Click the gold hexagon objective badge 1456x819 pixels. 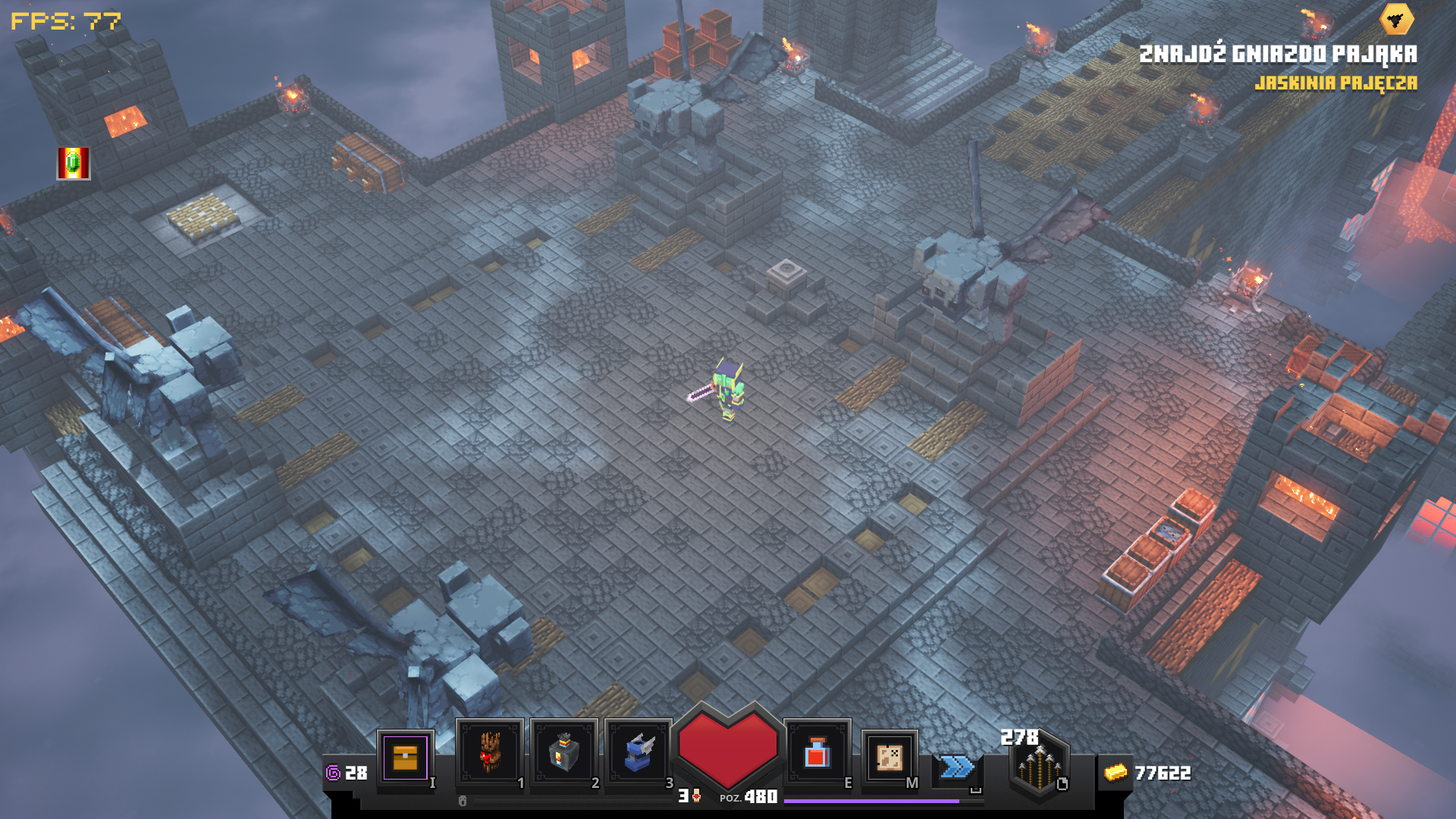point(1396,20)
